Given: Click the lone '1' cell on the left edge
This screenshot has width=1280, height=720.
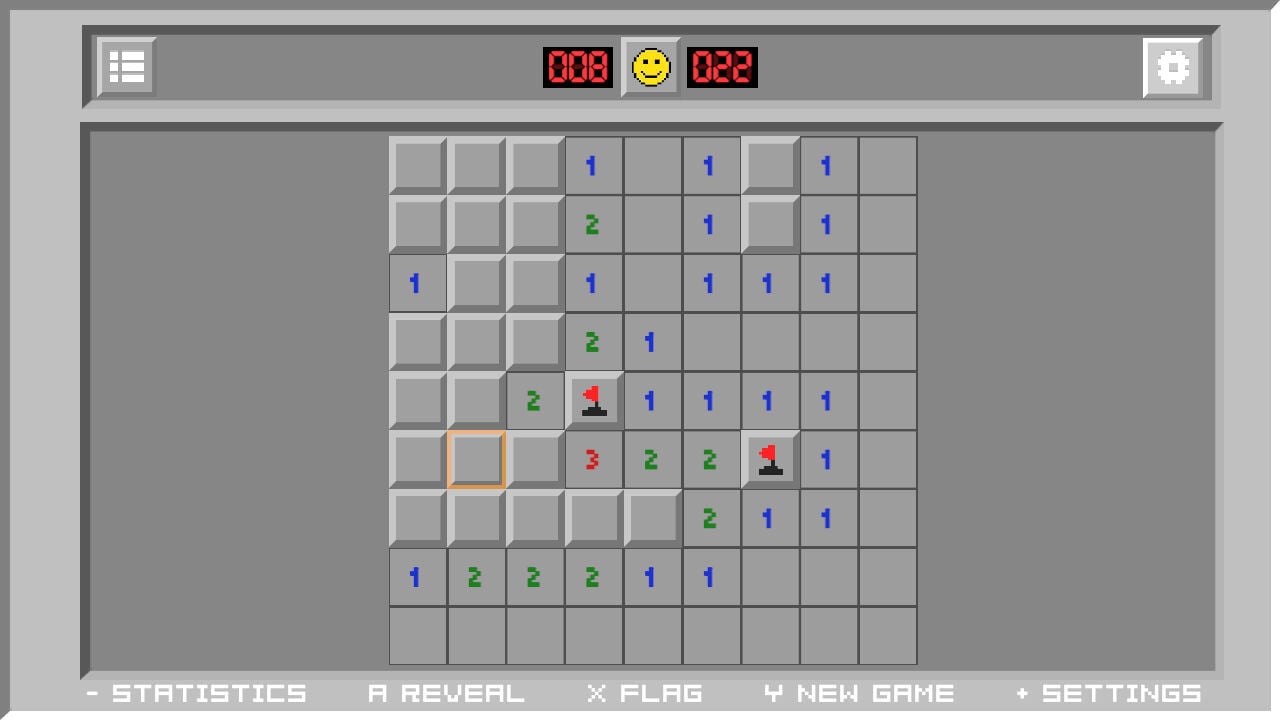Looking at the screenshot, I should coord(417,283).
